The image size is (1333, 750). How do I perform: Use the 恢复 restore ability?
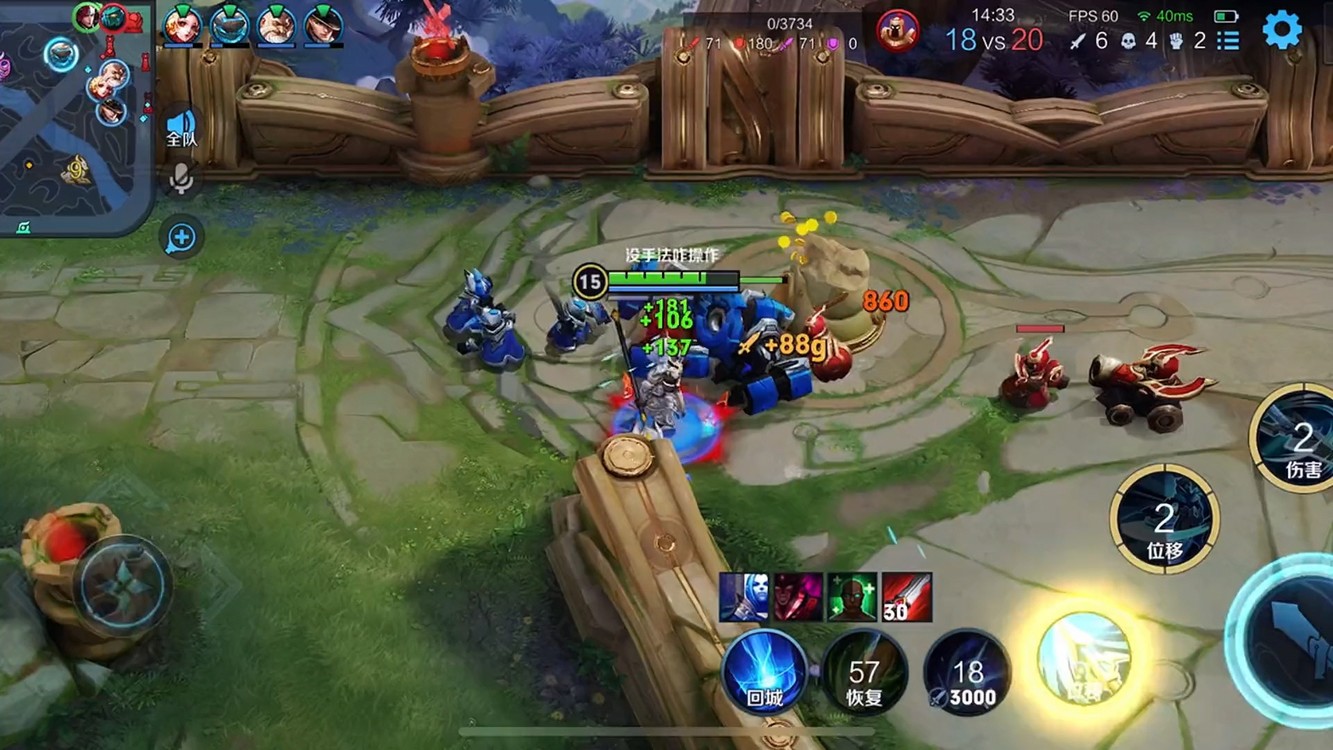click(x=864, y=671)
